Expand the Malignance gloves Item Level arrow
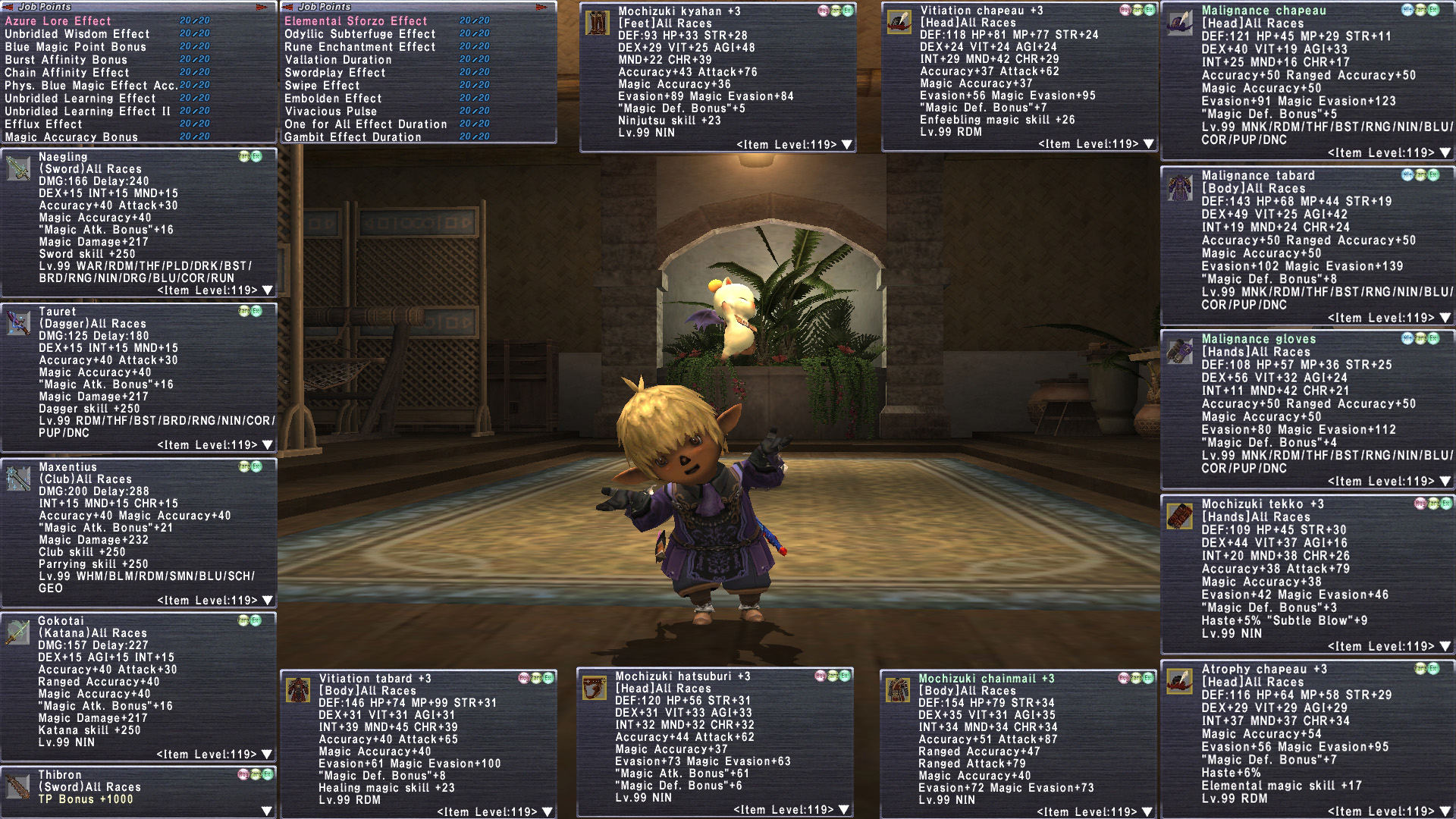1456x819 pixels. 1445,482
